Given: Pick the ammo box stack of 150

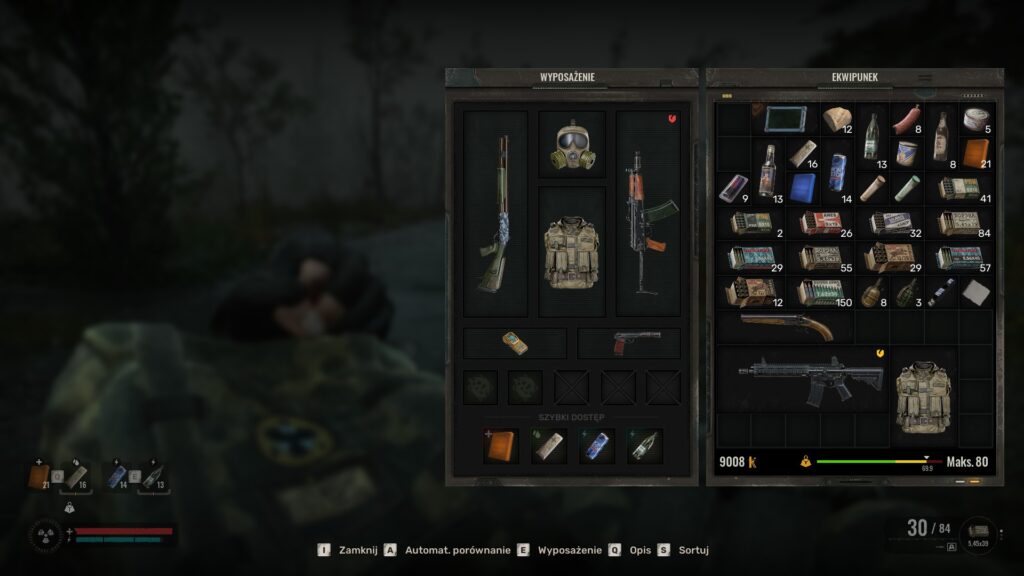Looking at the screenshot, I should click(x=820, y=292).
